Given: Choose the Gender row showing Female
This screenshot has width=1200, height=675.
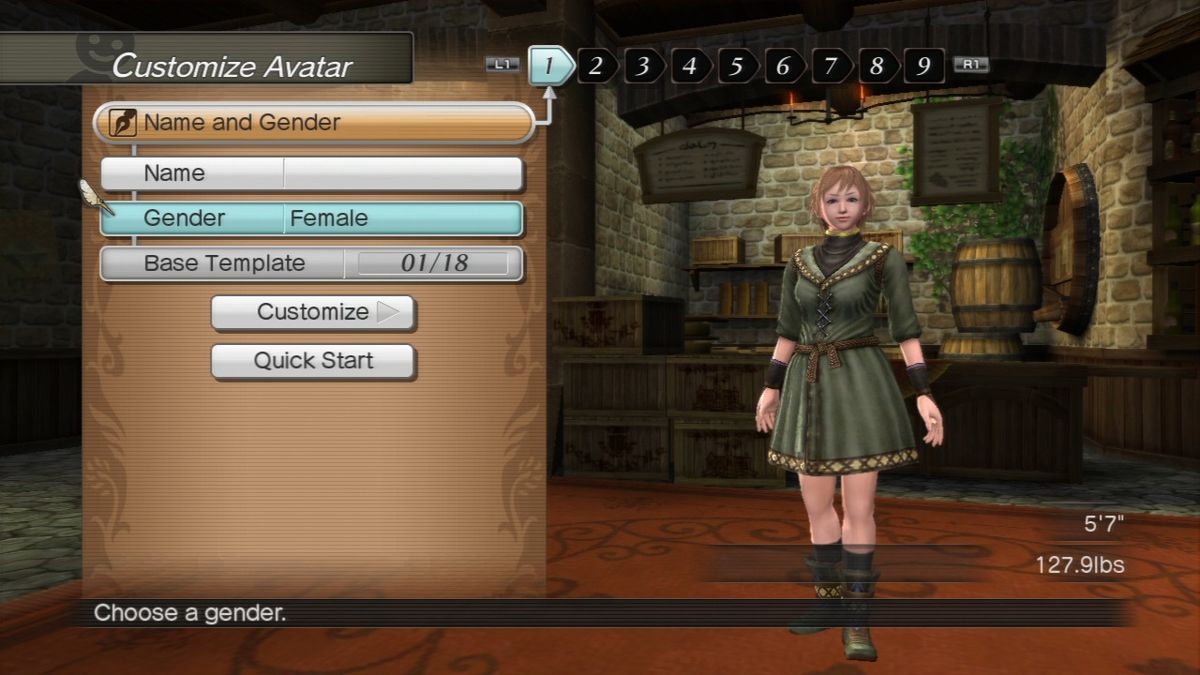Looking at the screenshot, I should (312, 219).
